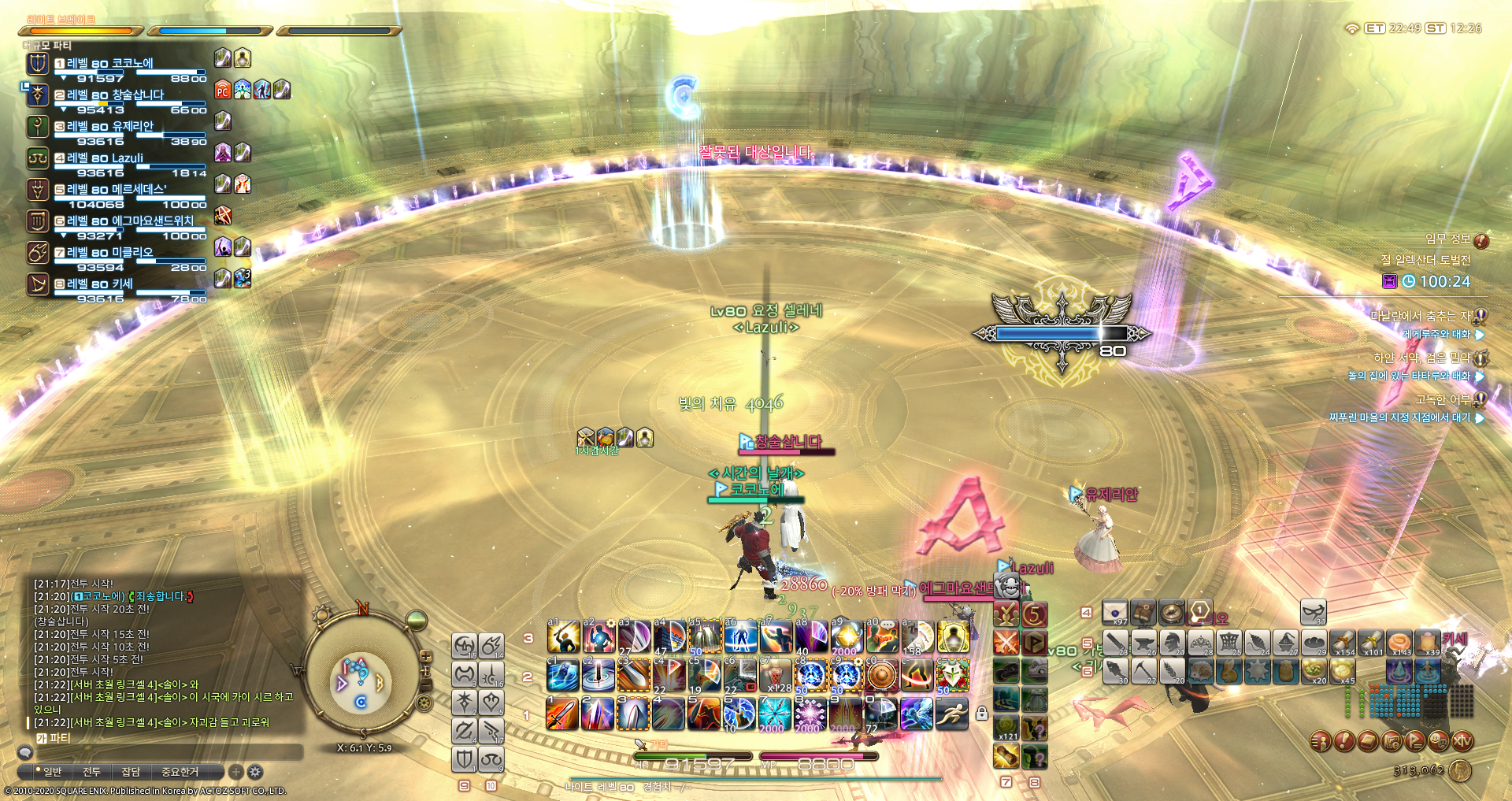Image resolution: width=1512 pixels, height=801 pixels.
Task: Open the moogle letter mail icon showing x97
Action: pyautogui.click(x=1114, y=613)
